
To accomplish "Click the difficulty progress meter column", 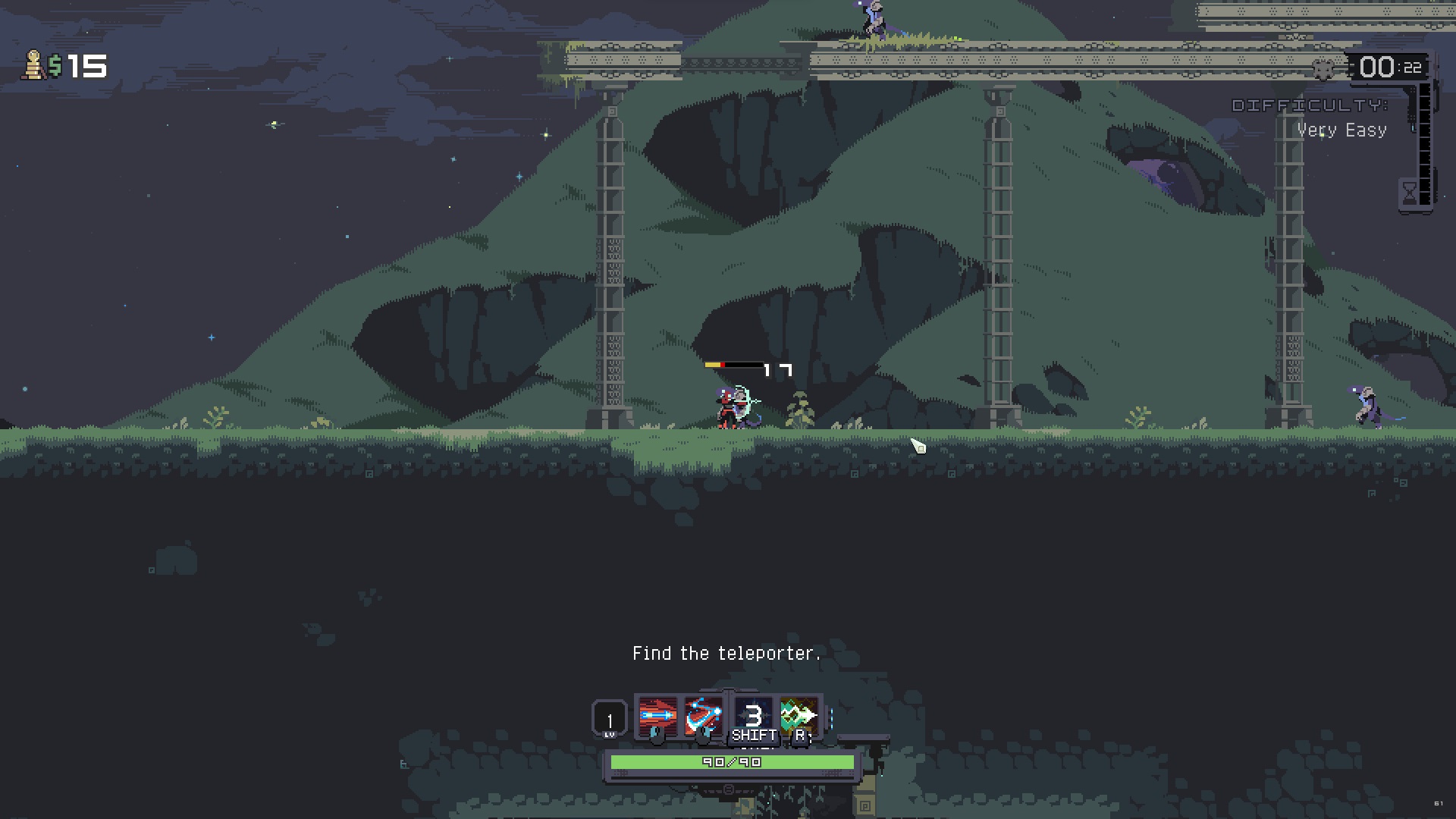I will (x=1425, y=144).
